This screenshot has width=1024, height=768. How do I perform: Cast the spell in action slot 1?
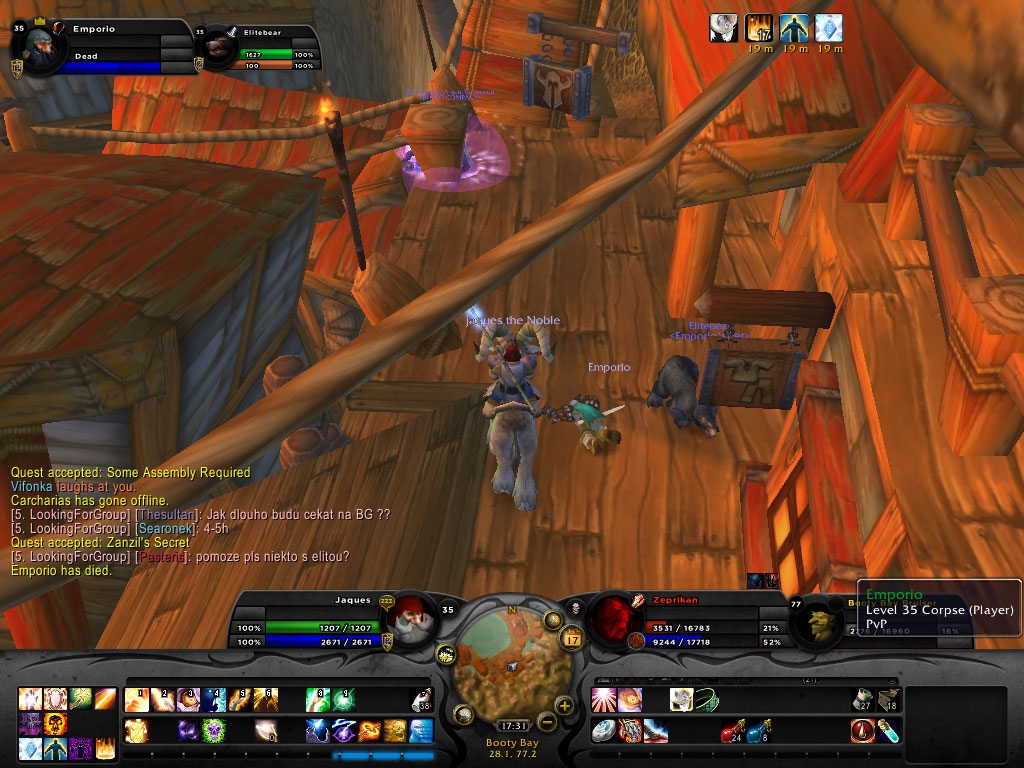pos(136,700)
